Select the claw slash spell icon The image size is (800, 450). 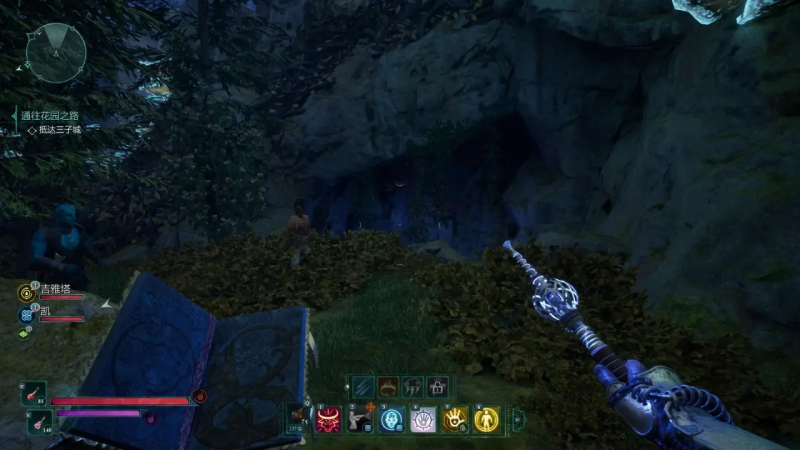click(x=362, y=386)
